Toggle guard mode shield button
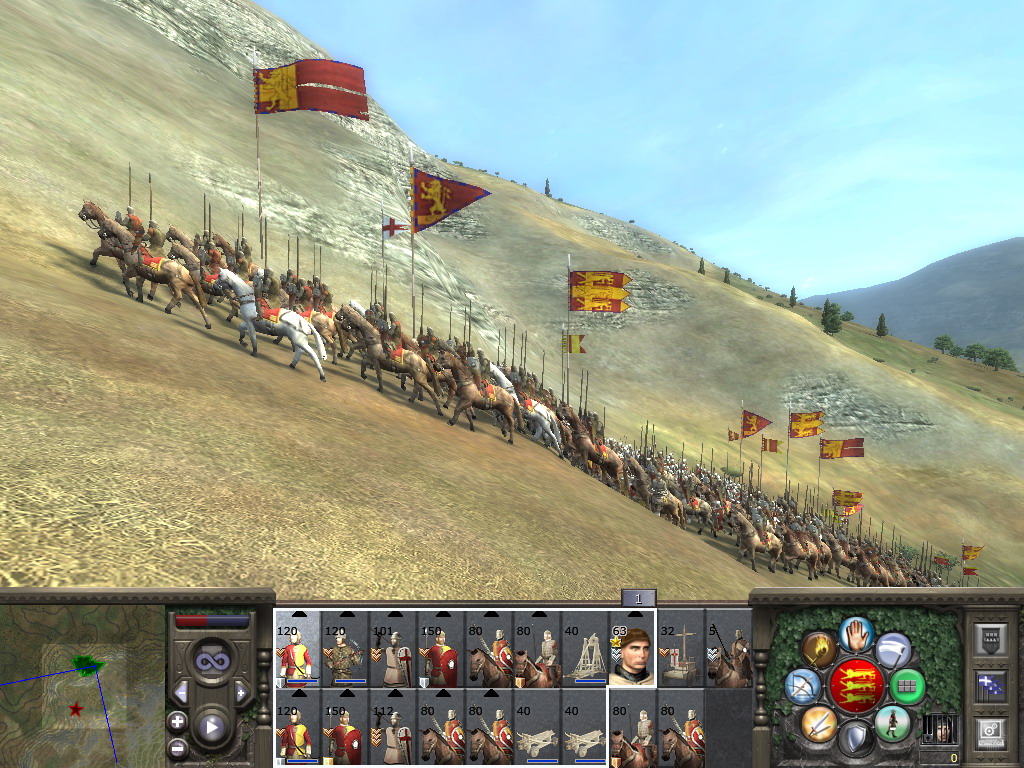1024x768 pixels. [x=855, y=738]
